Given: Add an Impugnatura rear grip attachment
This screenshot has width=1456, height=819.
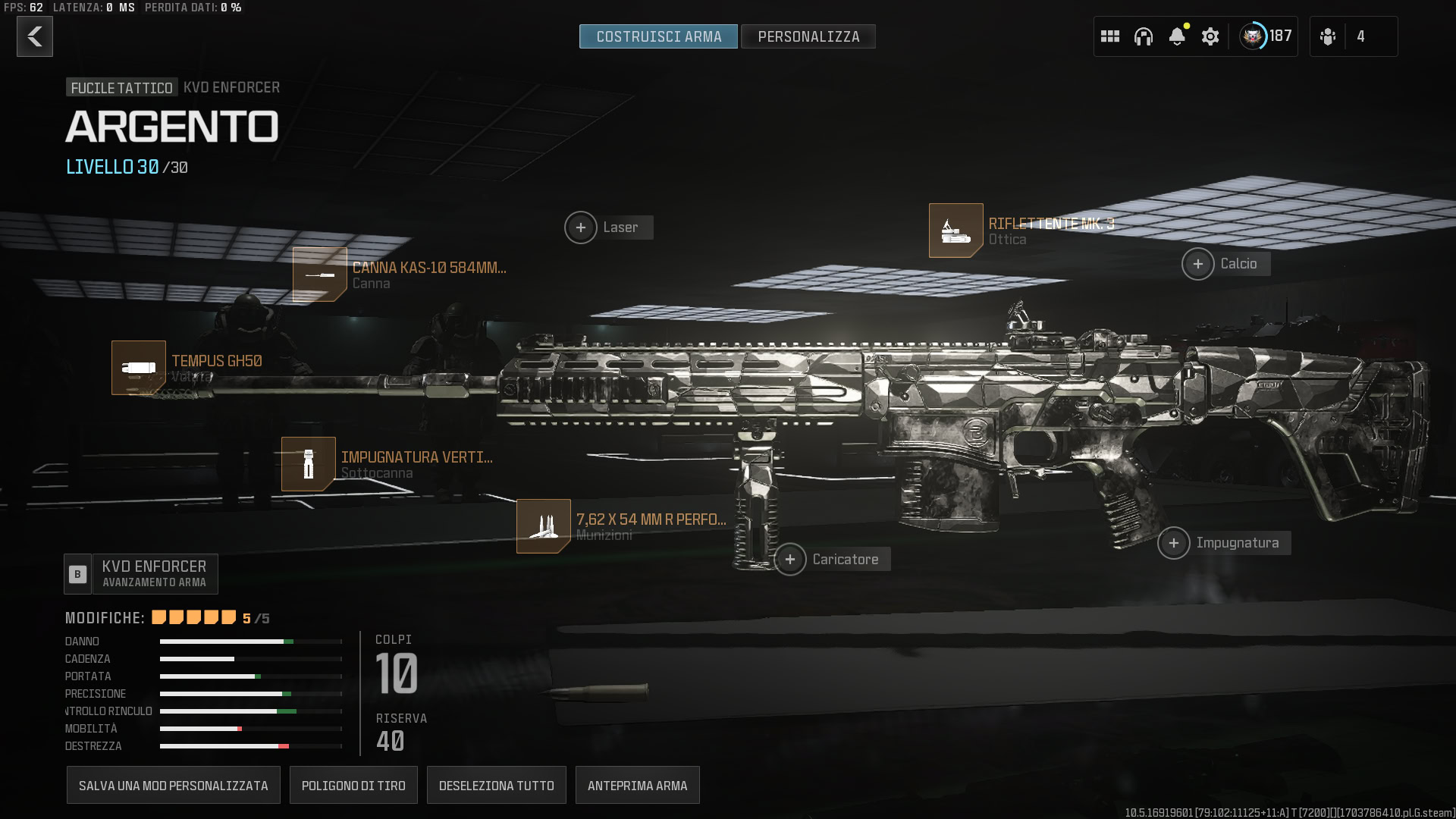Looking at the screenshot, I should pyautogui.click(x=1174, y=543).
